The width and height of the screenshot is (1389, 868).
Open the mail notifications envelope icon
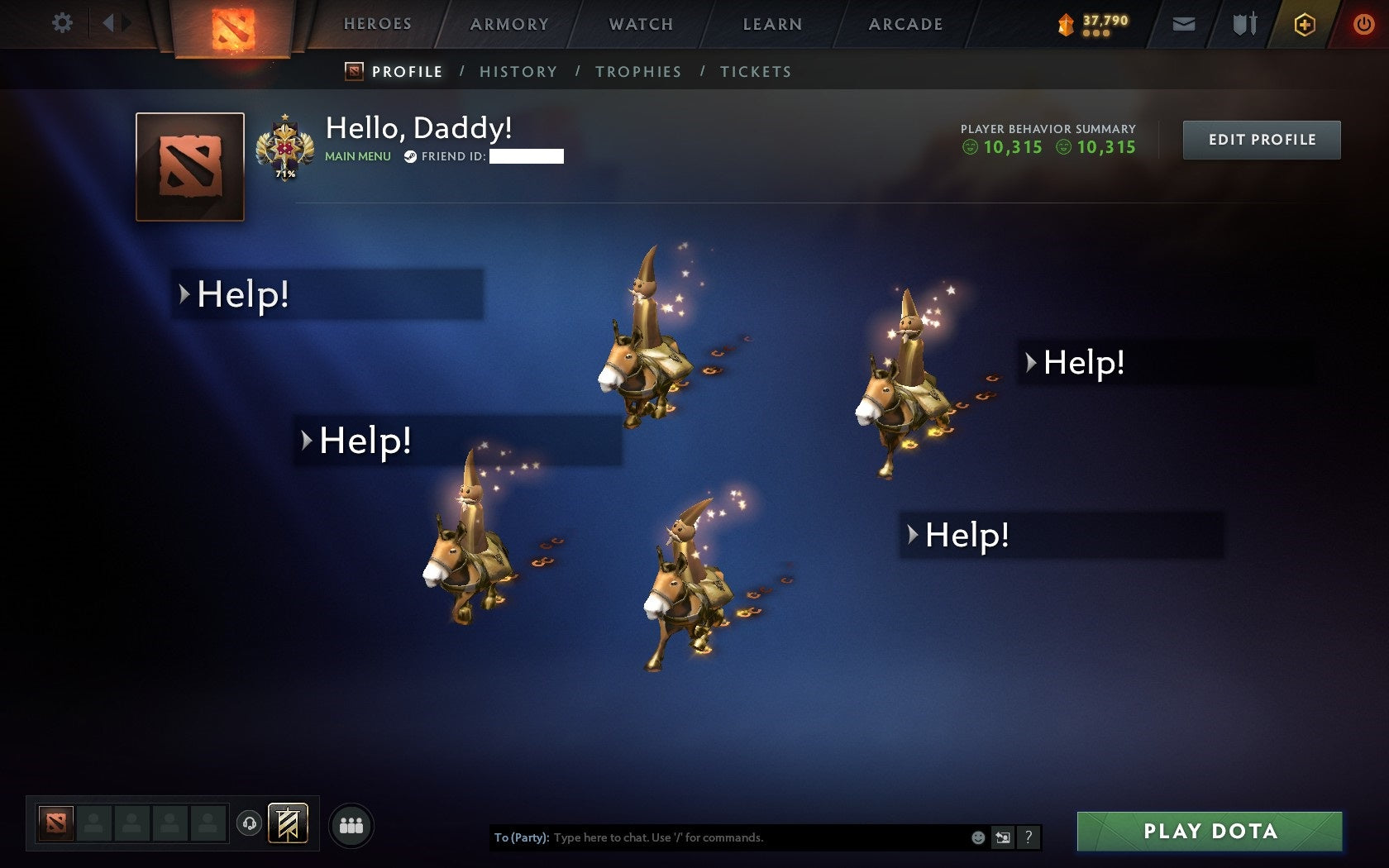click(x=1184, y=24)
